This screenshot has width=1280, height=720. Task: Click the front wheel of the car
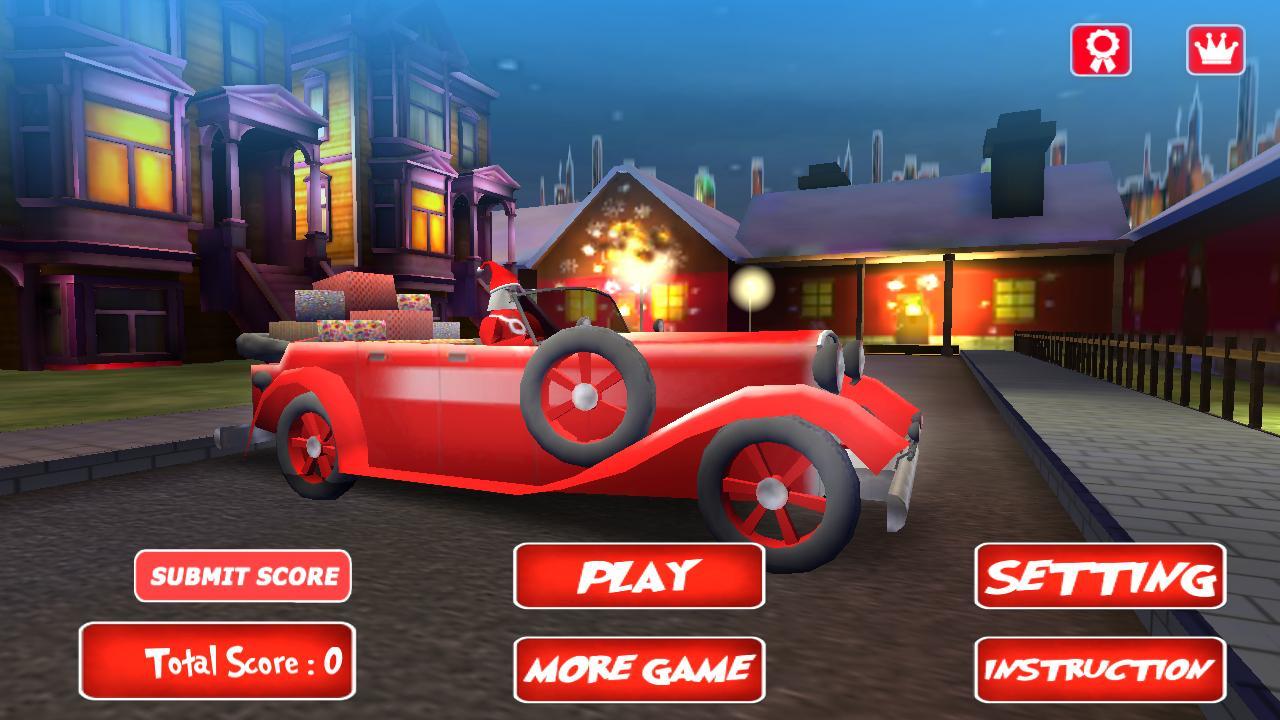tap(770, 490)
